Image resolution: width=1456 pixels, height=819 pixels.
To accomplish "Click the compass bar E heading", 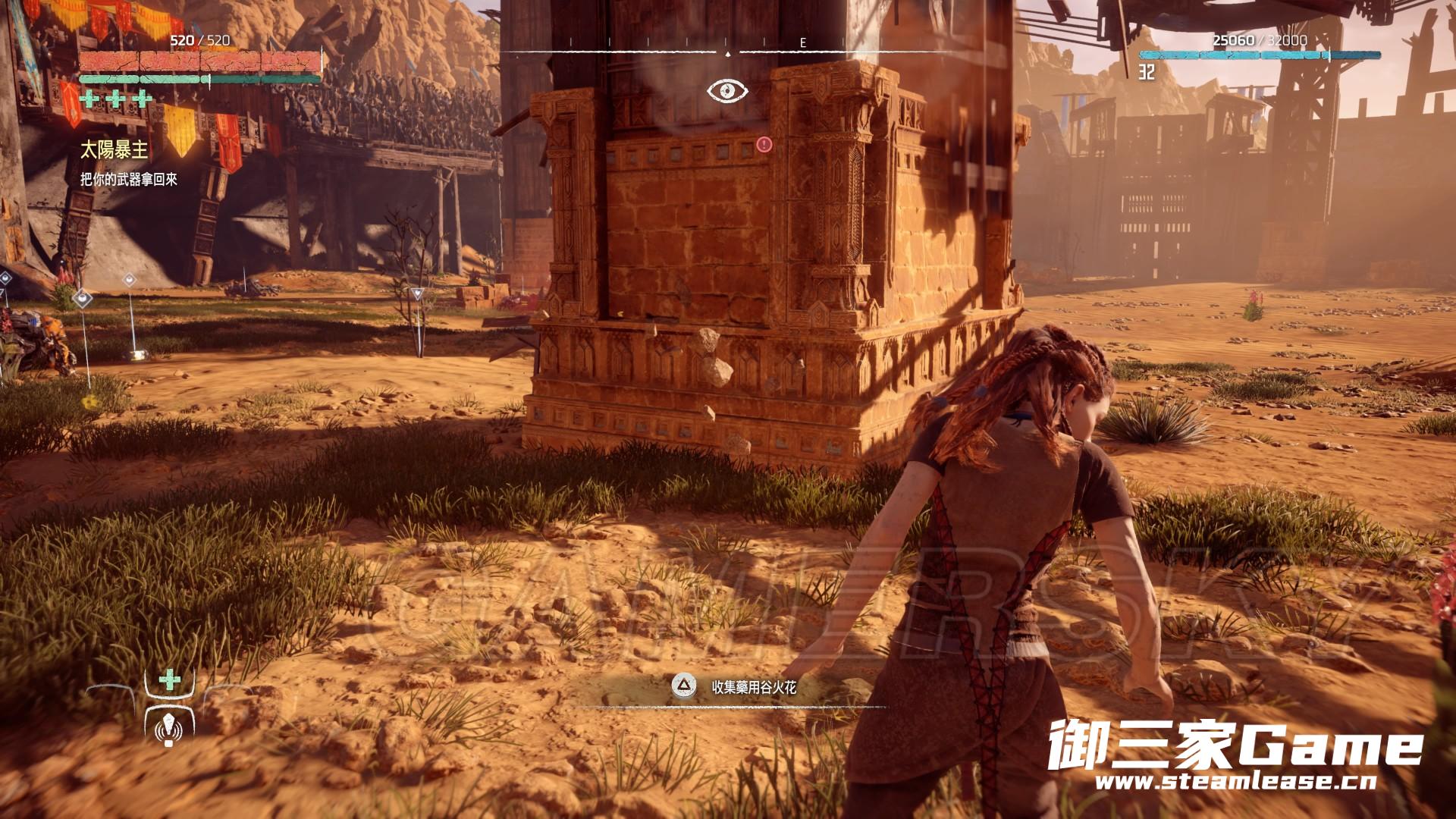I will click(x=803, y=43).
